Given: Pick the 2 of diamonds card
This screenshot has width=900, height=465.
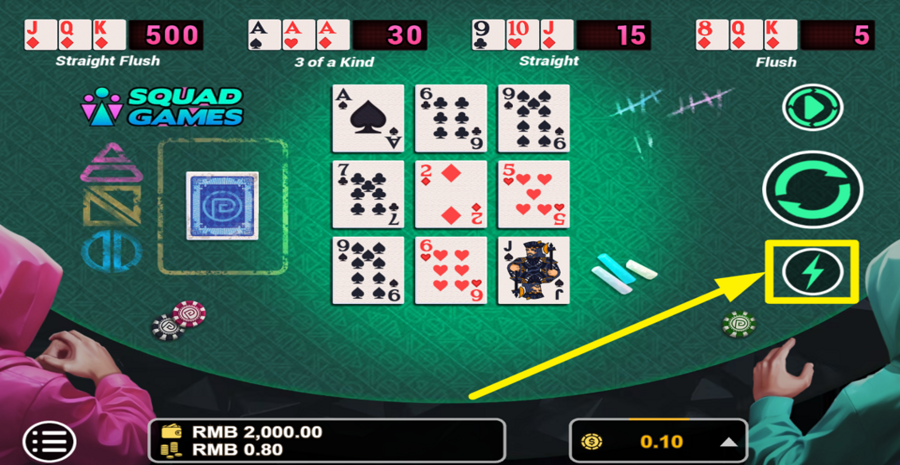Looking at the screenshot, I should pos(450,194).
